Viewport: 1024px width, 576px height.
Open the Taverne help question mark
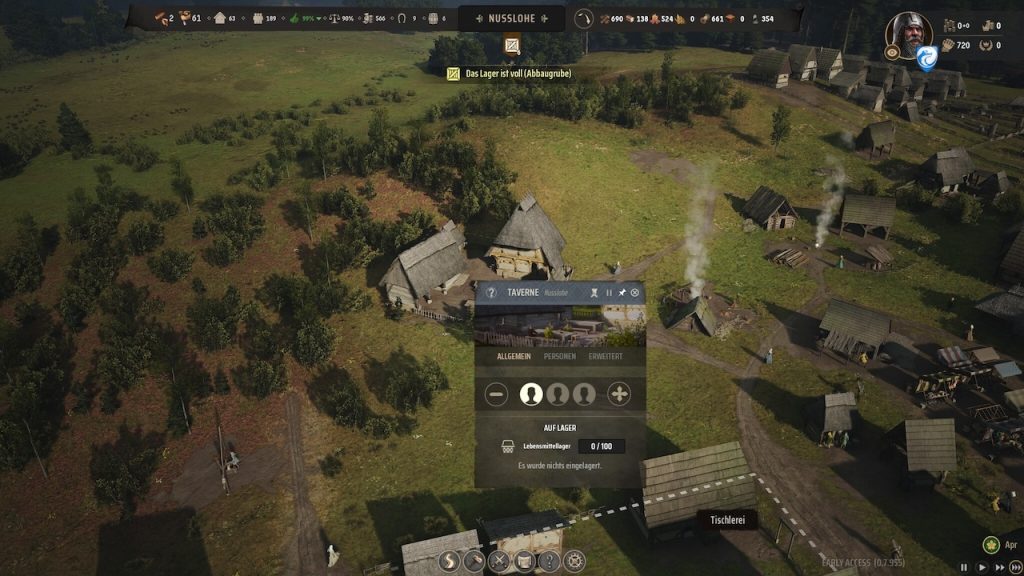[x=491, y=293]
